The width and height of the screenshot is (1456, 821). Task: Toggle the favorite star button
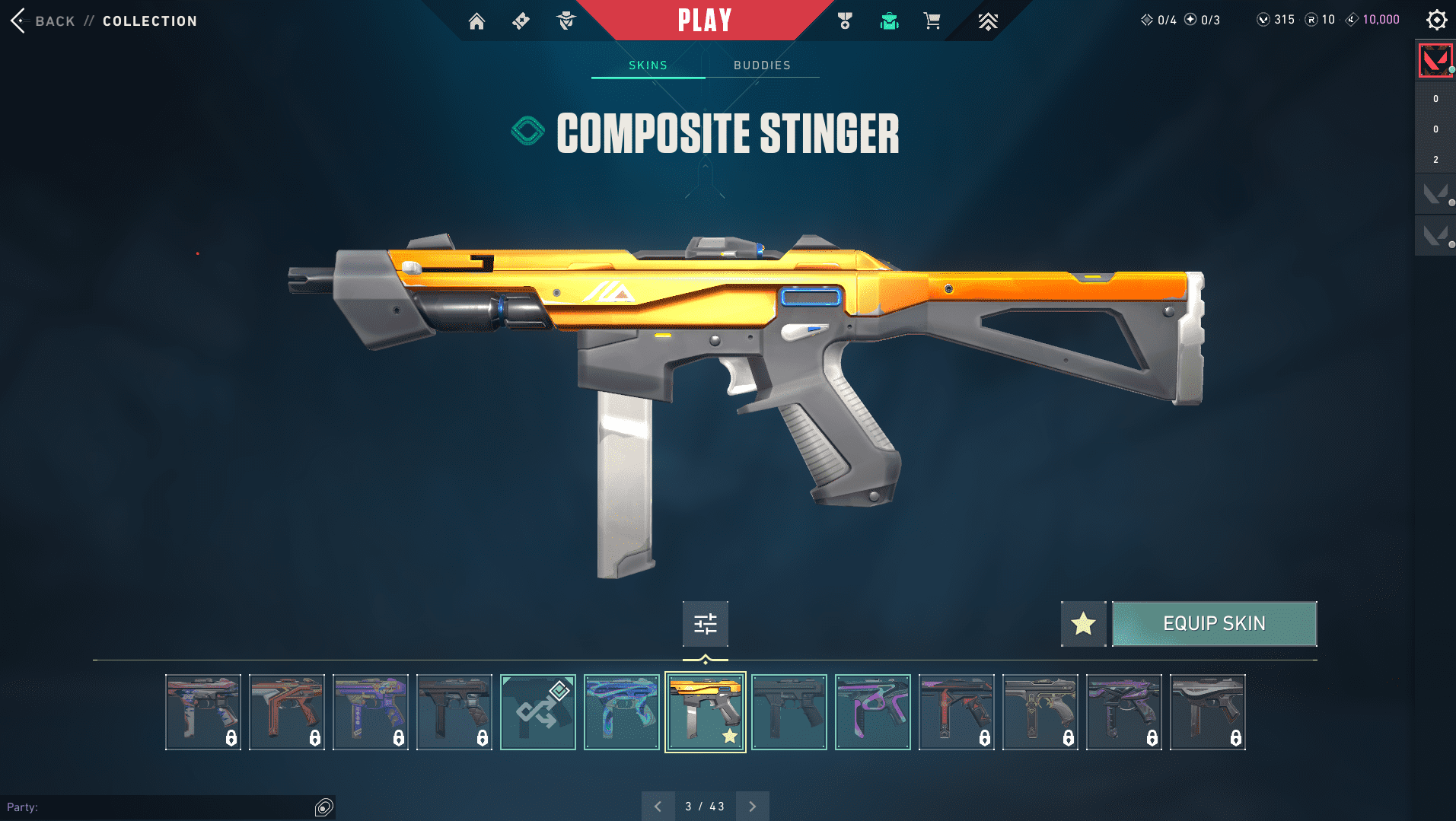point(1083,624)
